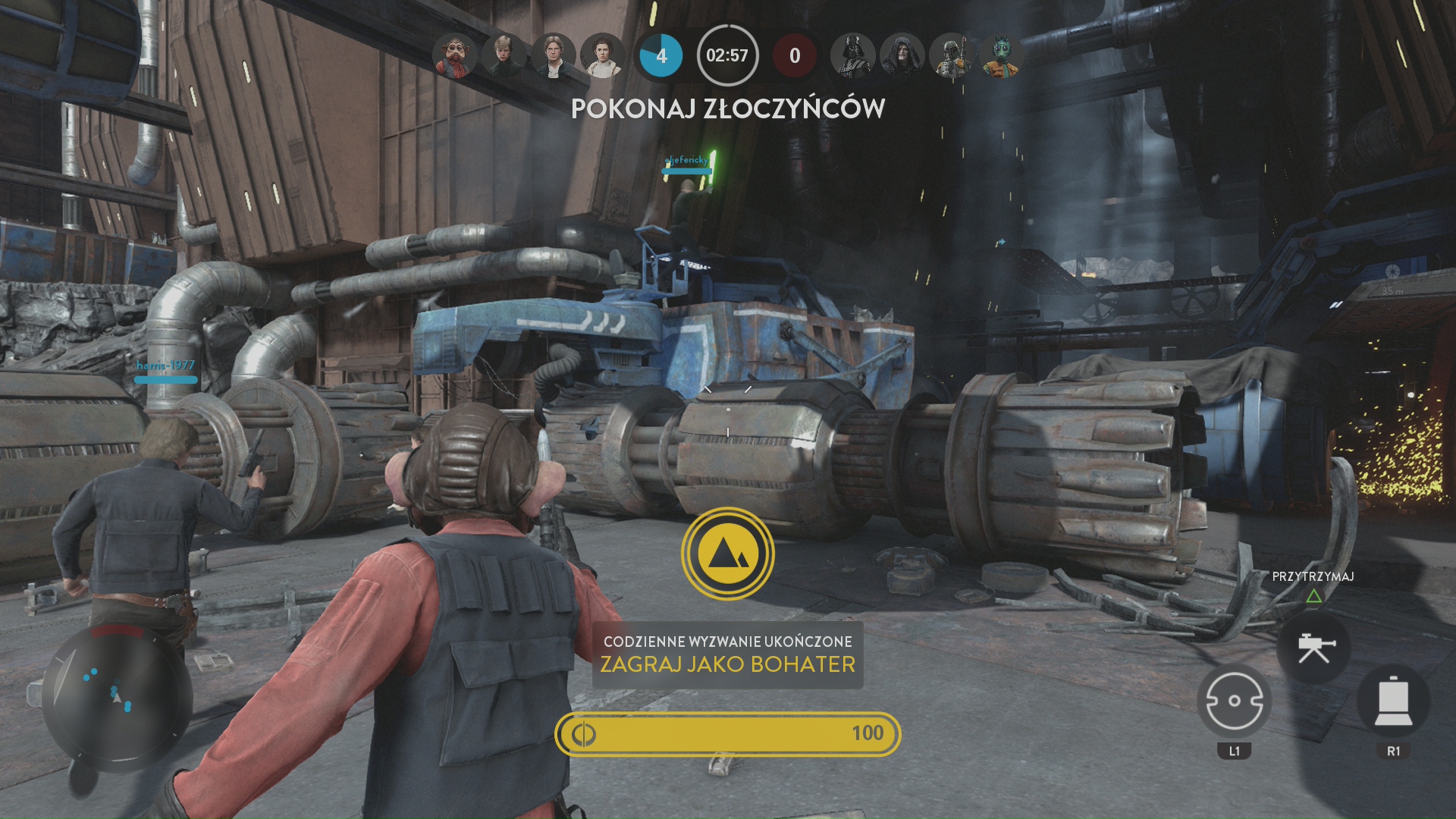This screenshot has height=819, width=1456.
Task: Select the Greedo villain portrait
Action: 1001,55
